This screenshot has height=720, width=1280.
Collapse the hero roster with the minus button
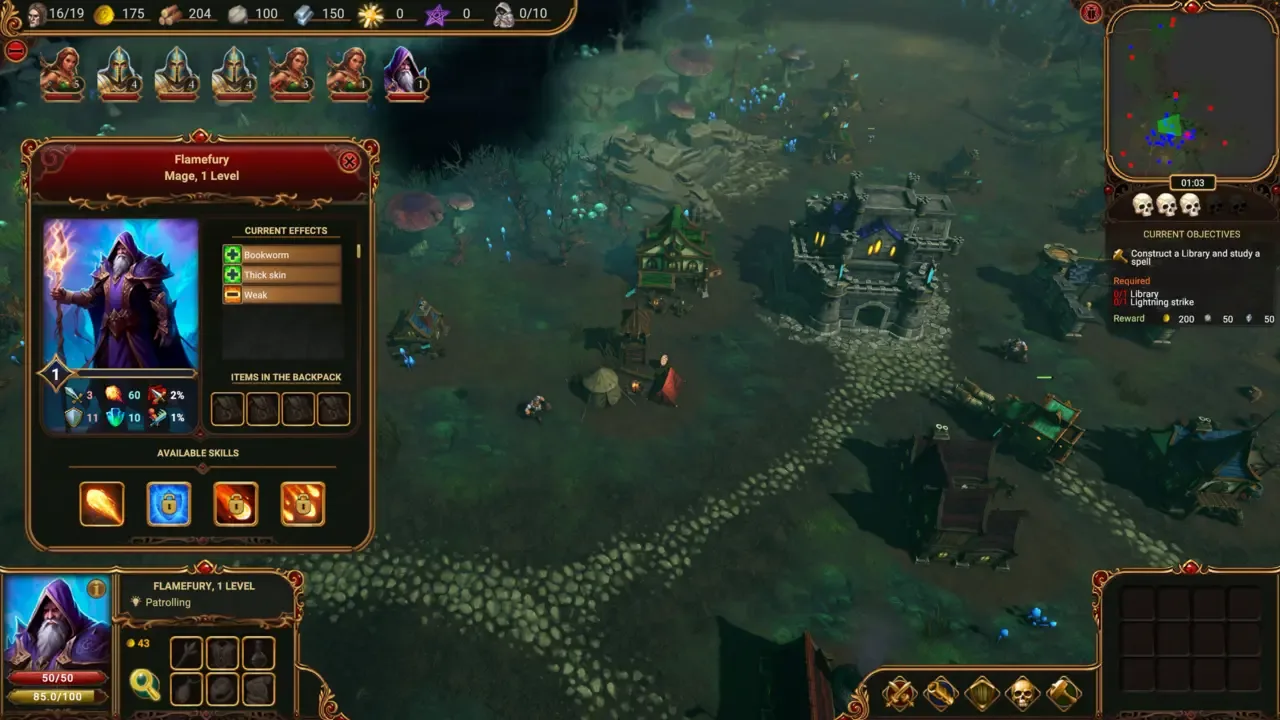(x=15, y=50)
